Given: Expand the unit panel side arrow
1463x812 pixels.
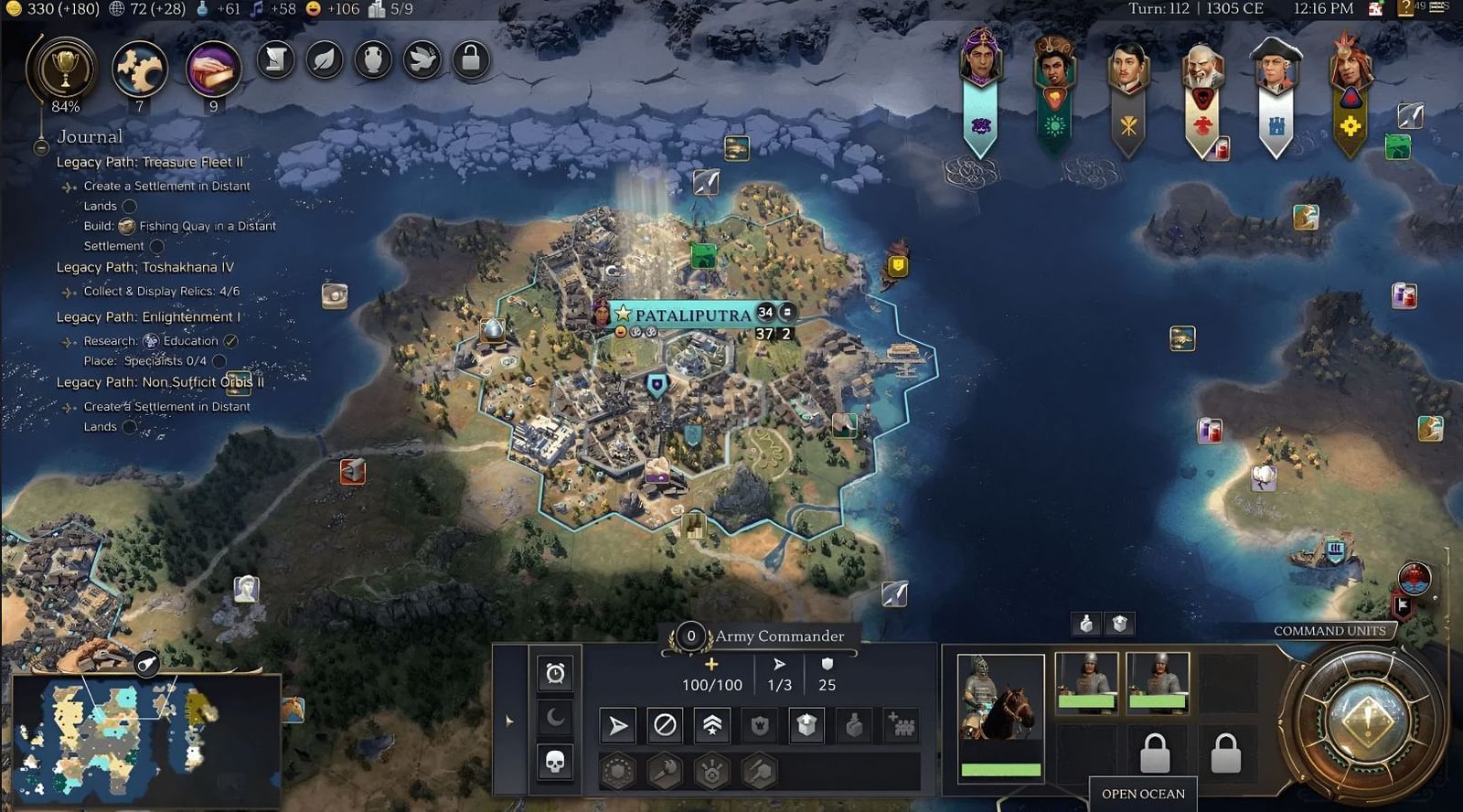Looking at the screenshot, I should (508, 721).
